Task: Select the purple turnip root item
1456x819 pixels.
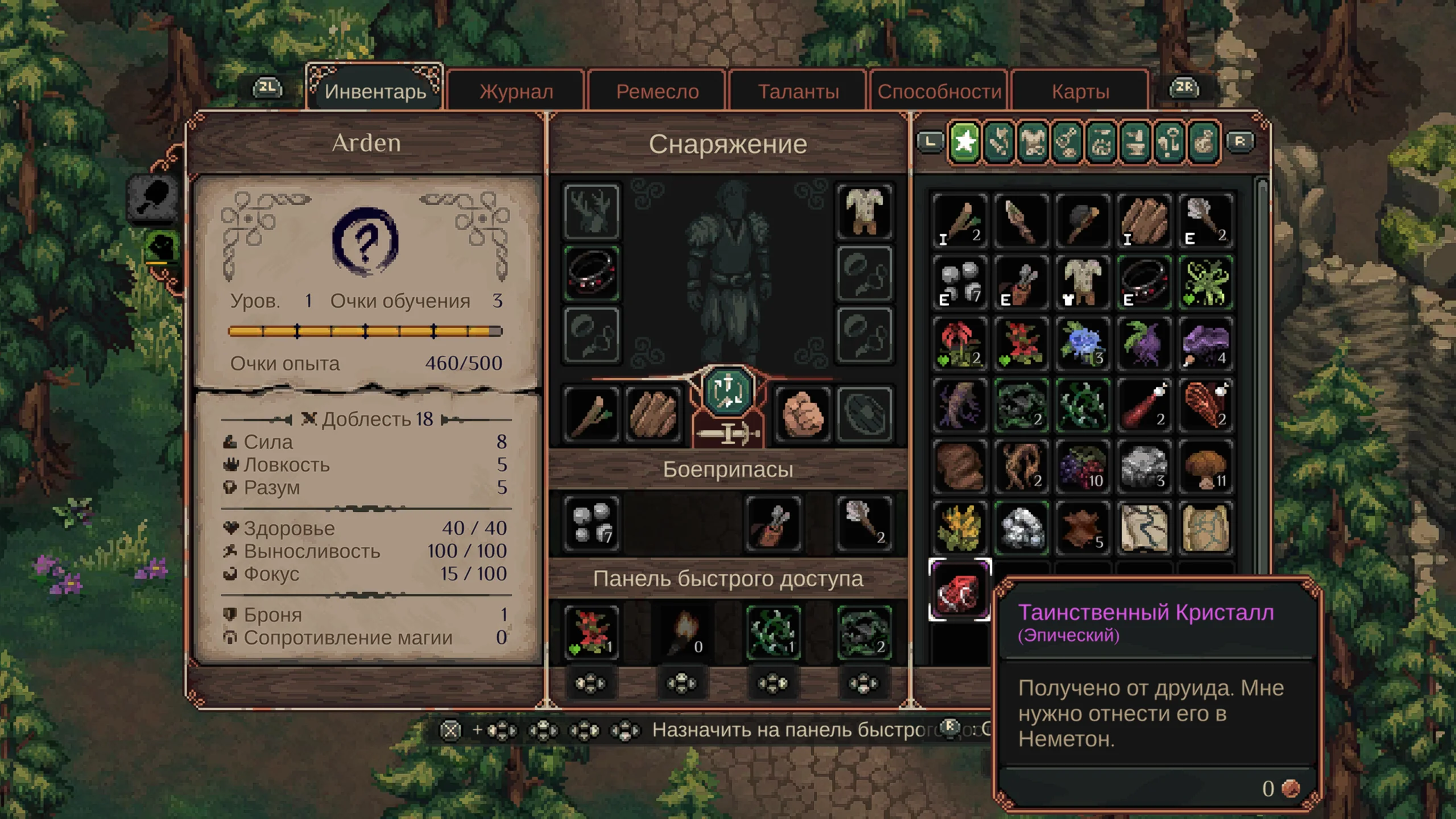Action: pos(1144,344)
